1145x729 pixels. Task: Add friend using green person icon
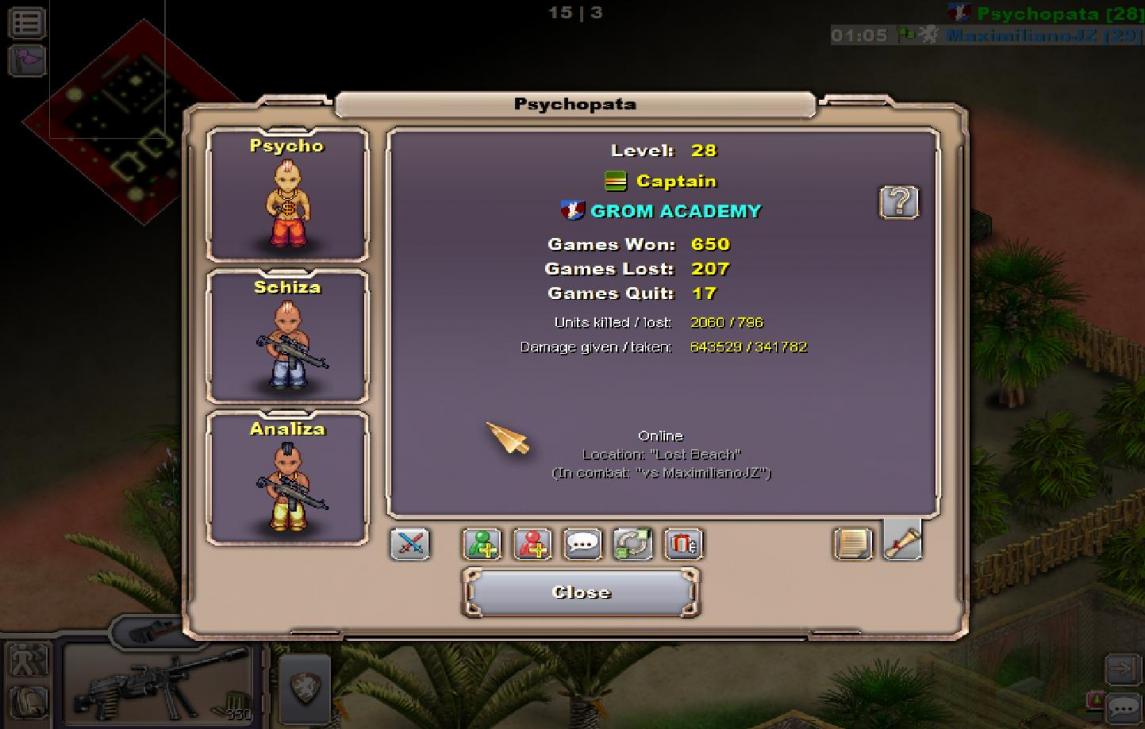481,544
